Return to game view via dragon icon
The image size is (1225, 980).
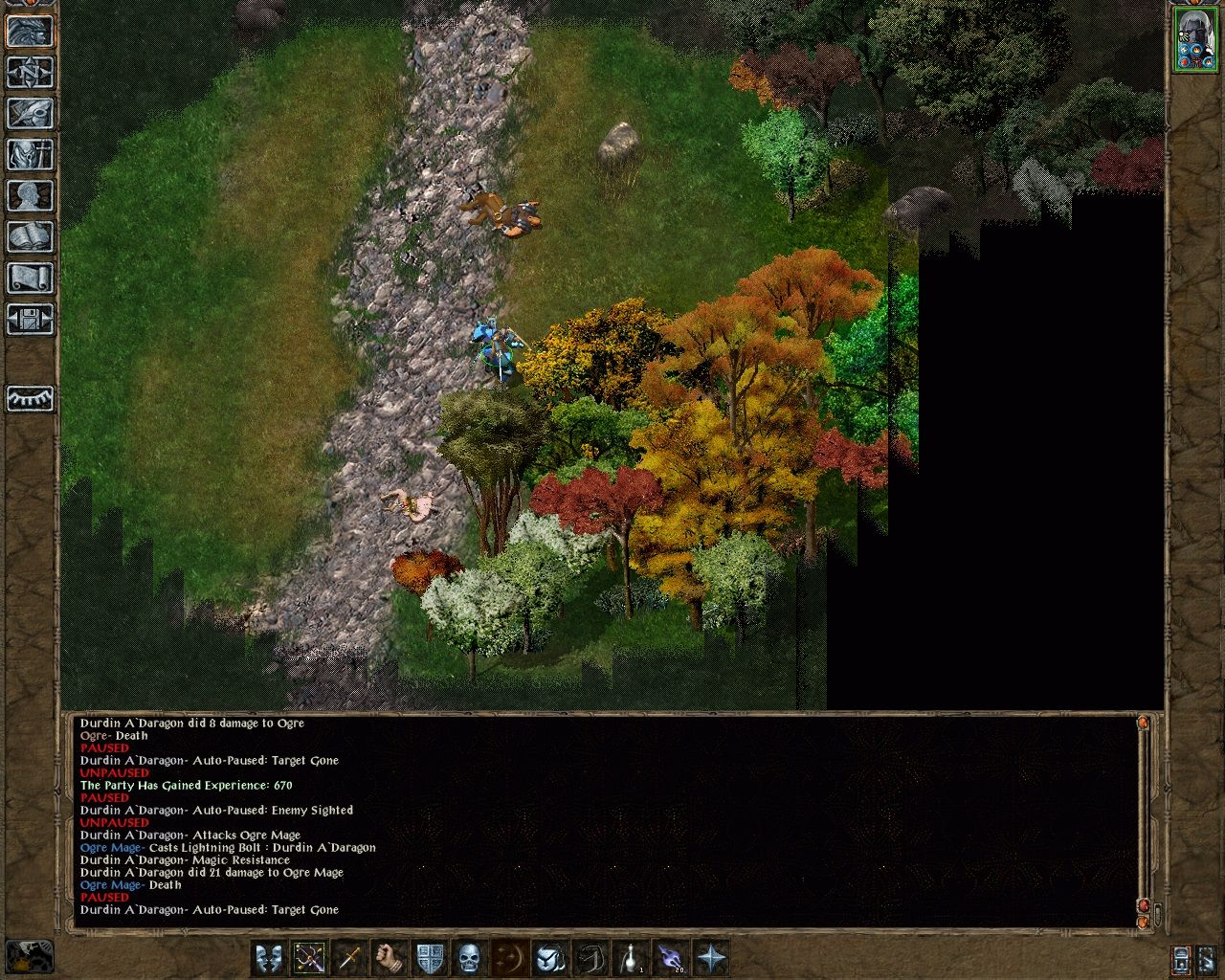(x=30, y=32)
